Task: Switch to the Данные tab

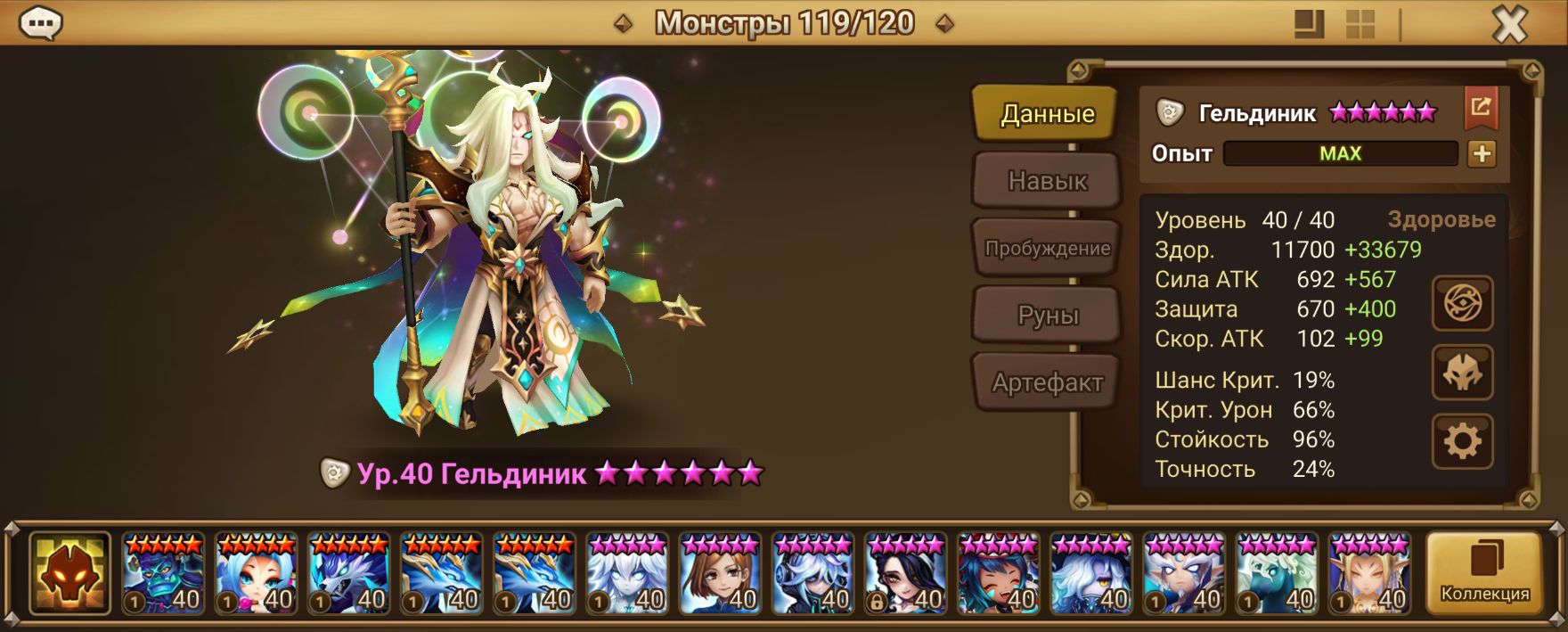Action: point(1046,114)
